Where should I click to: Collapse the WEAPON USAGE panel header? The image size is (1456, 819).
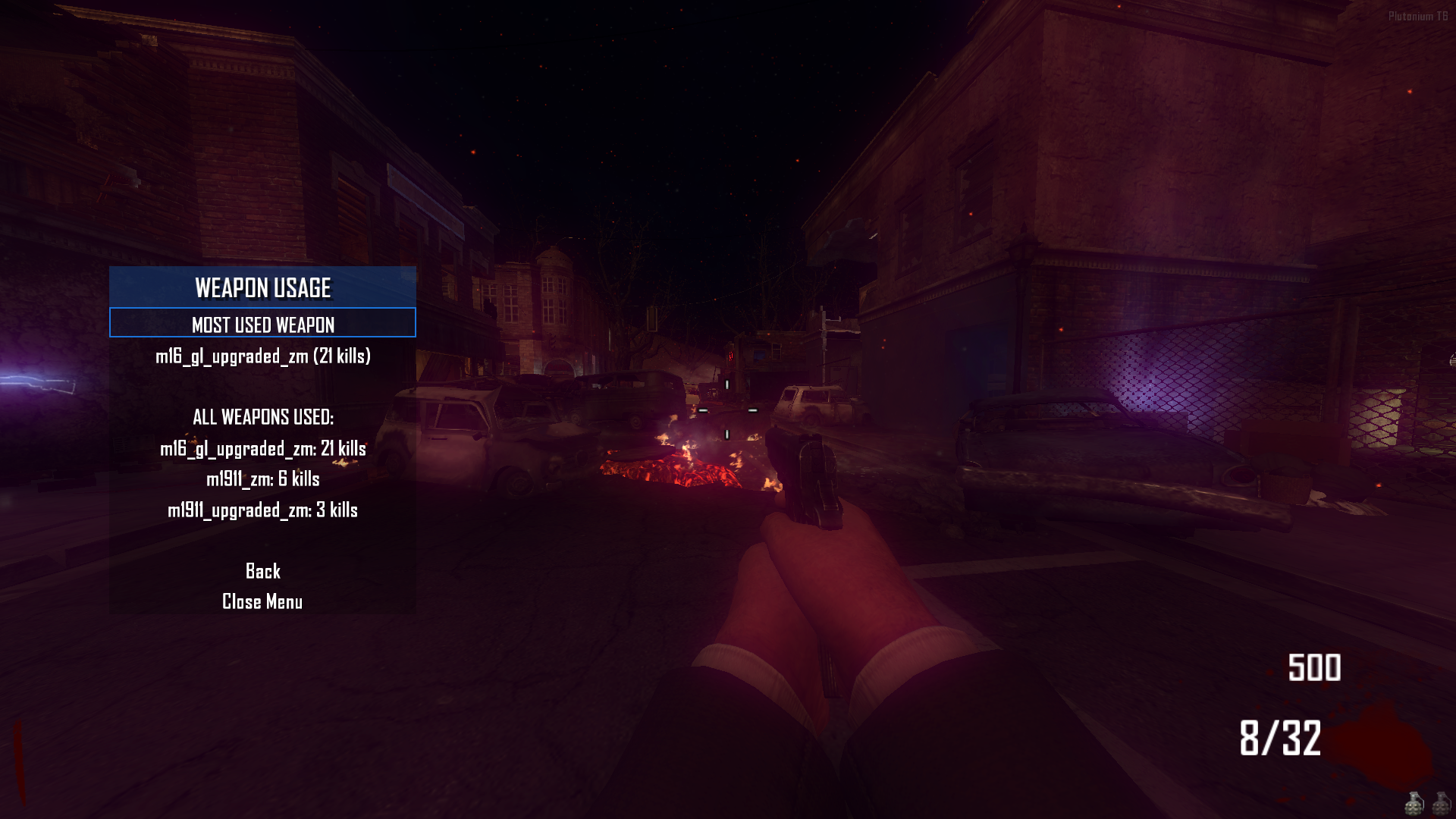point(263,289)
